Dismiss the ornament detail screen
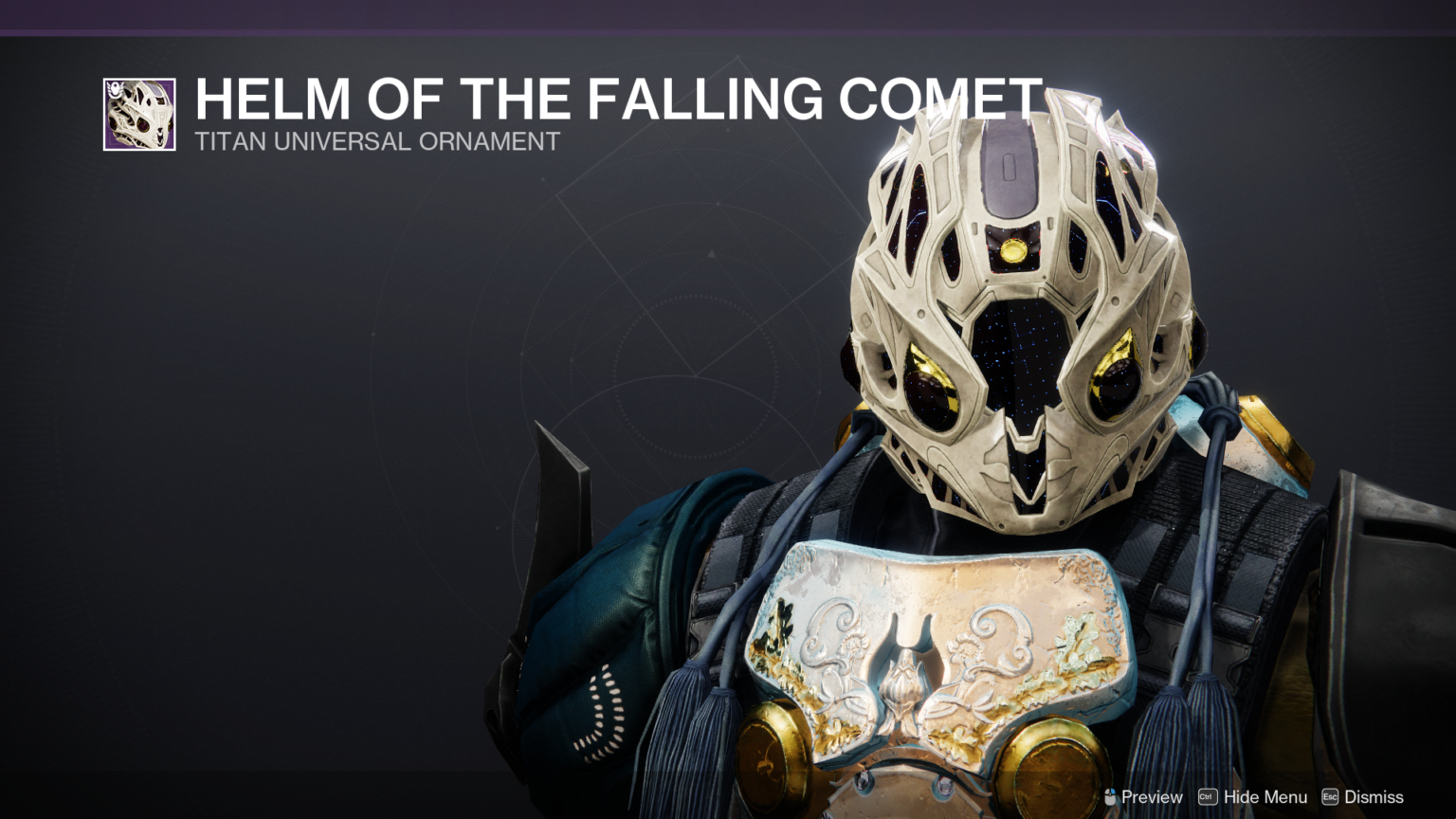 tap(1373, 797)
